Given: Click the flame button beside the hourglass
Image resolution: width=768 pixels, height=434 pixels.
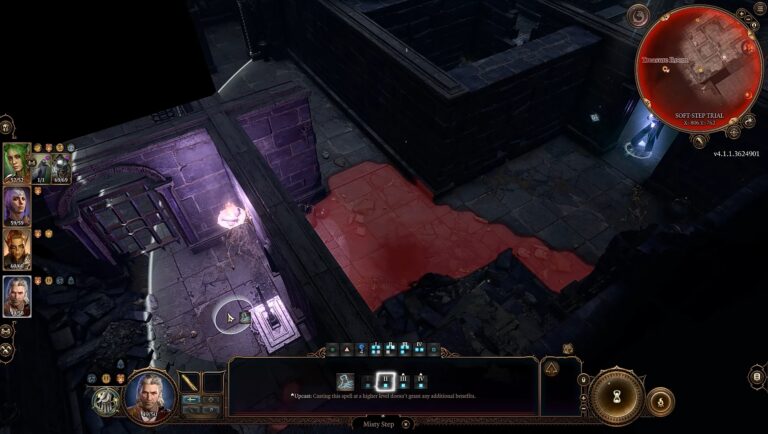Looking at the screenshot, I should click(660, 402).
